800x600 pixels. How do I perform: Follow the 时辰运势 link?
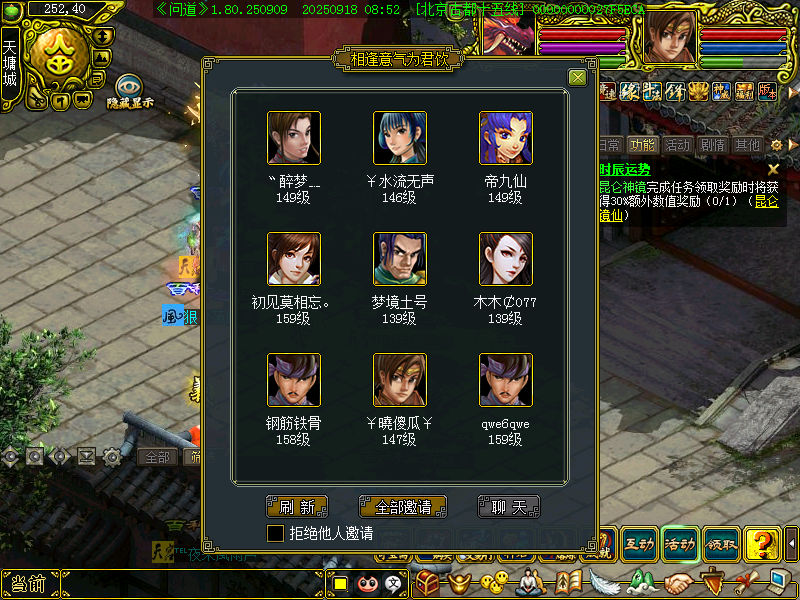(x=625, y=169)
